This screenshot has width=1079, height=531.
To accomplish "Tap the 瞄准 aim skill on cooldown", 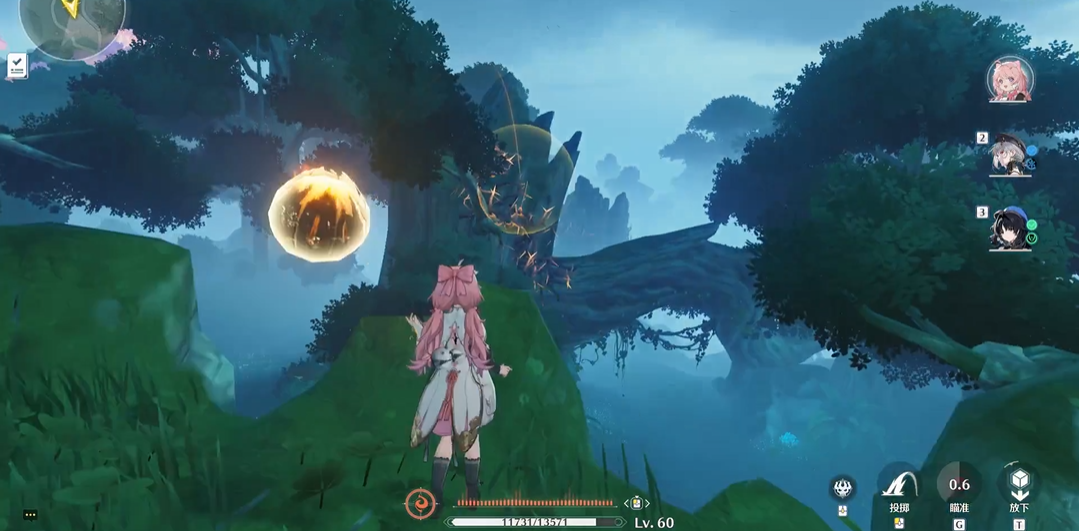I will [959, 485].
